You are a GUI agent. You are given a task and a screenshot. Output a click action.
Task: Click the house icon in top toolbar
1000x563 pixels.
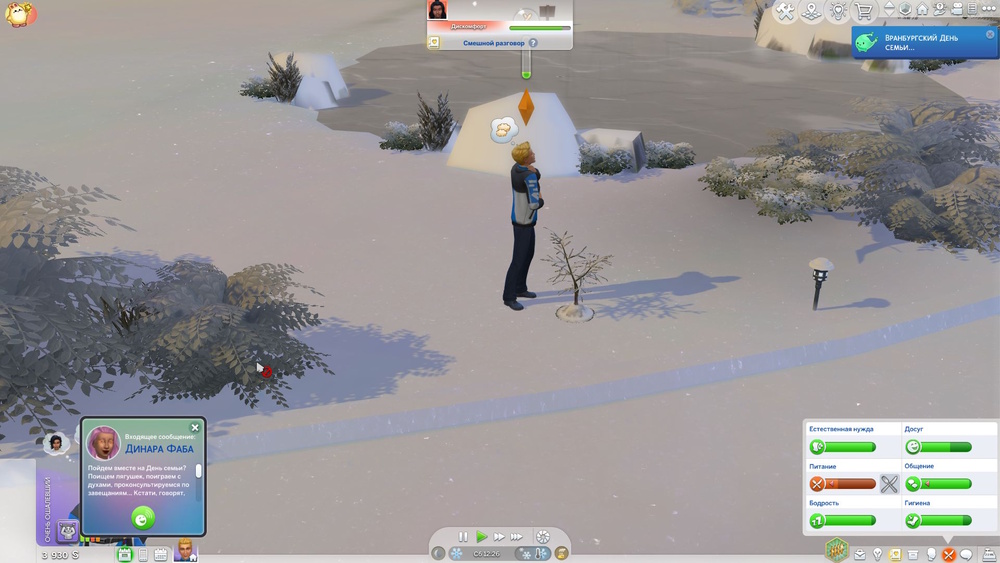(923, 10)
